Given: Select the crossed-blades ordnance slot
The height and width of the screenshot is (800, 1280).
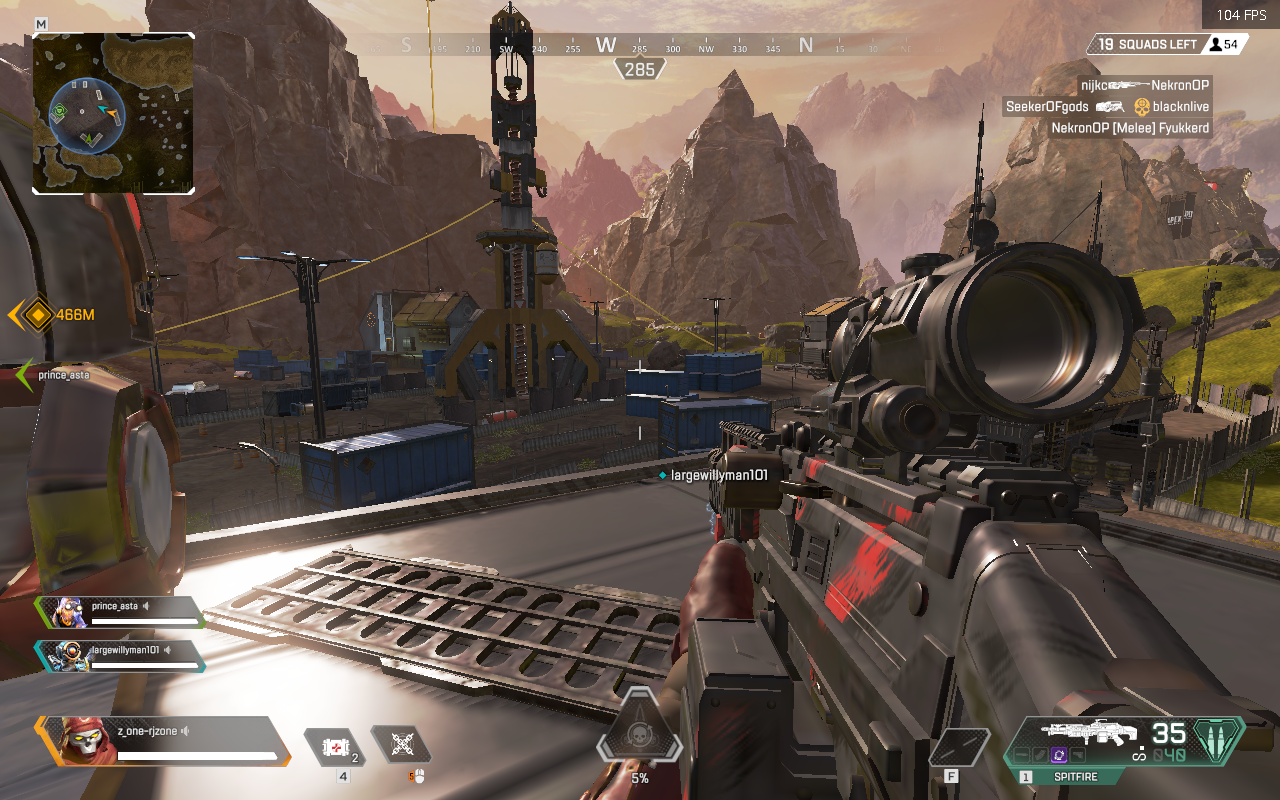Looking at the screenshot, I should click(x=402, y=744).
